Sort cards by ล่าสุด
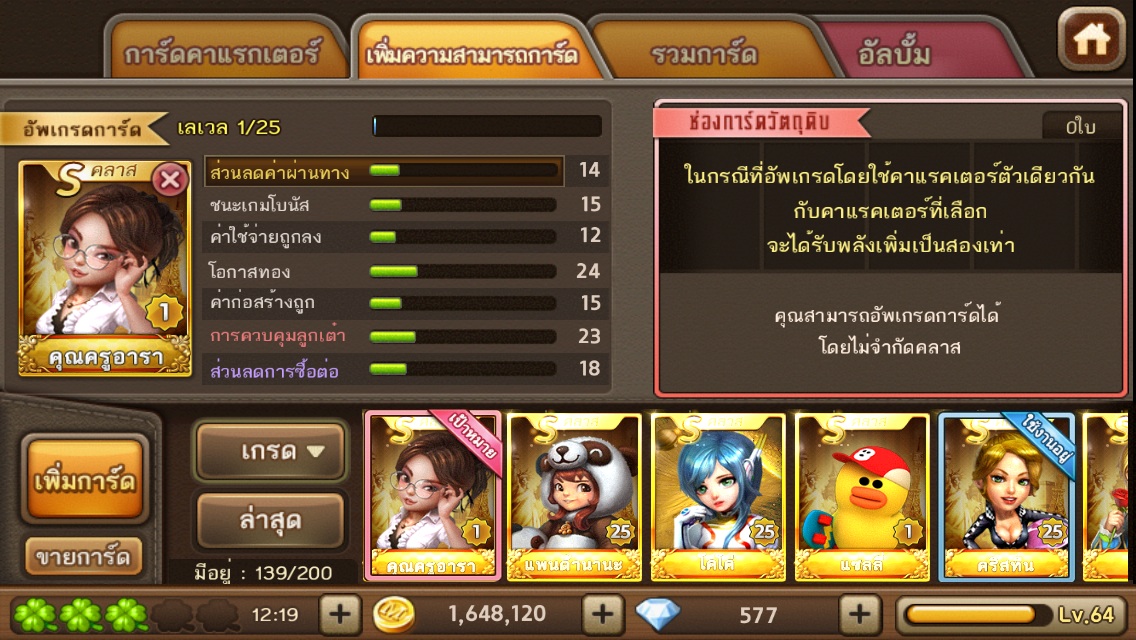The height and width of the screenshot is (640, 1136). pyautogui.click(x=270, y=521)
